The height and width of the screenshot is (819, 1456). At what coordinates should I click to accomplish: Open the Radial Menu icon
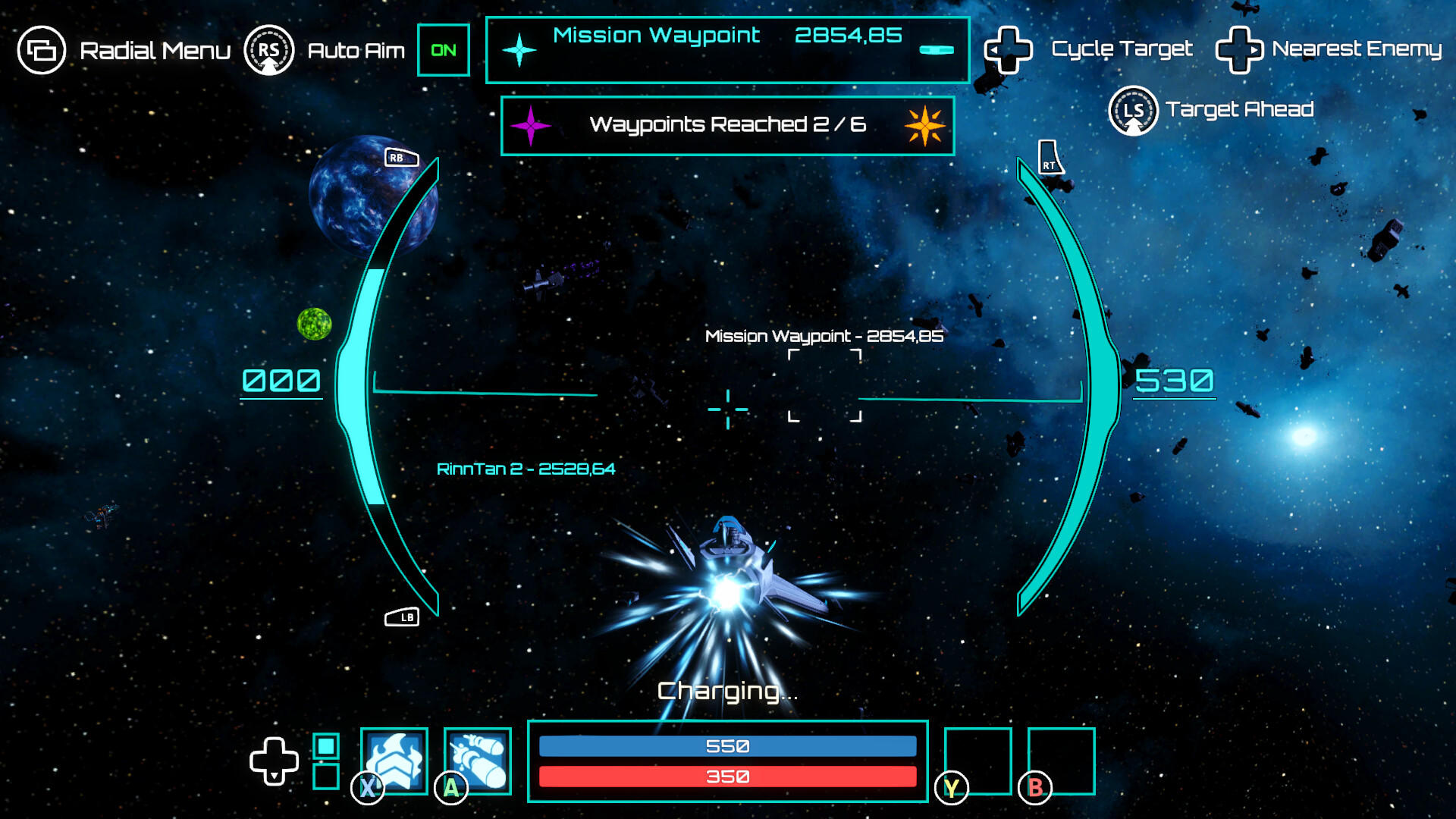click(x=42, y=50)
